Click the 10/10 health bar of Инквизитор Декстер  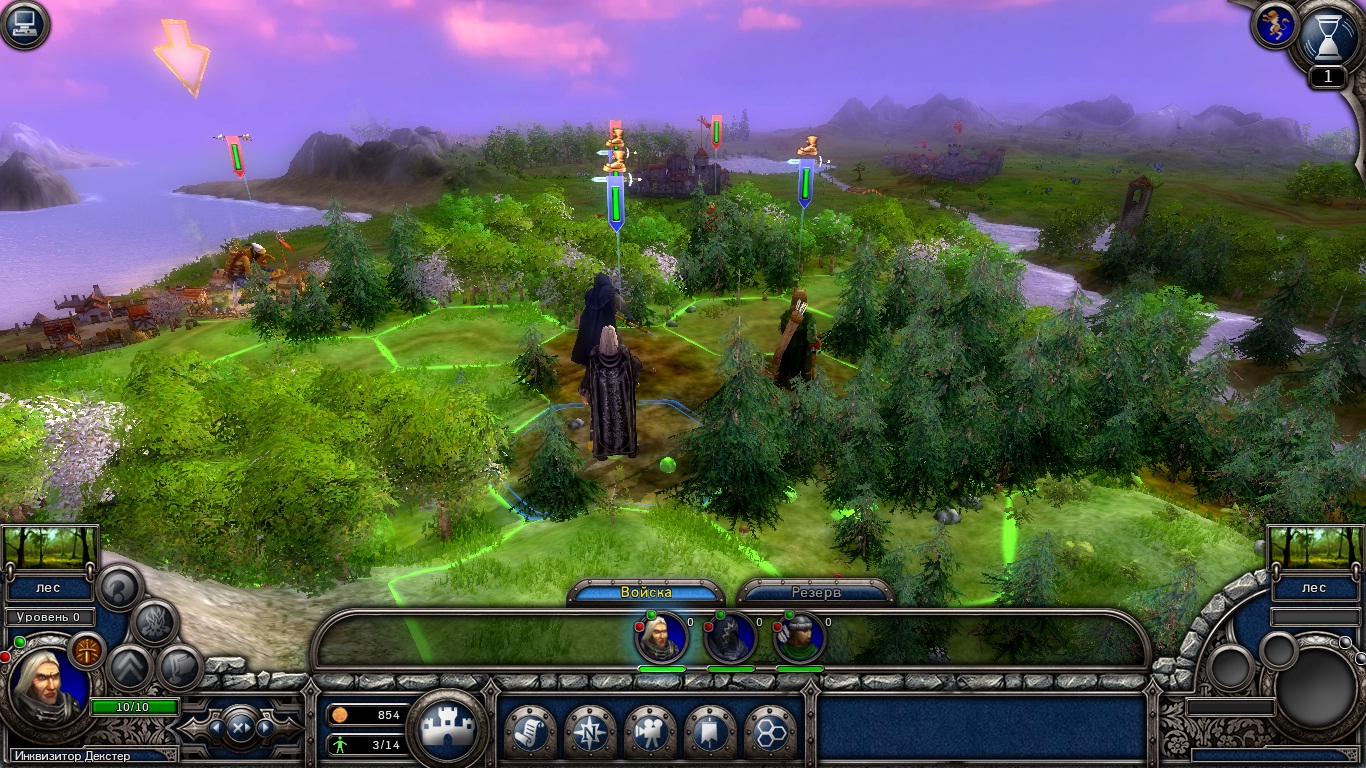click(x=134, y=707)
